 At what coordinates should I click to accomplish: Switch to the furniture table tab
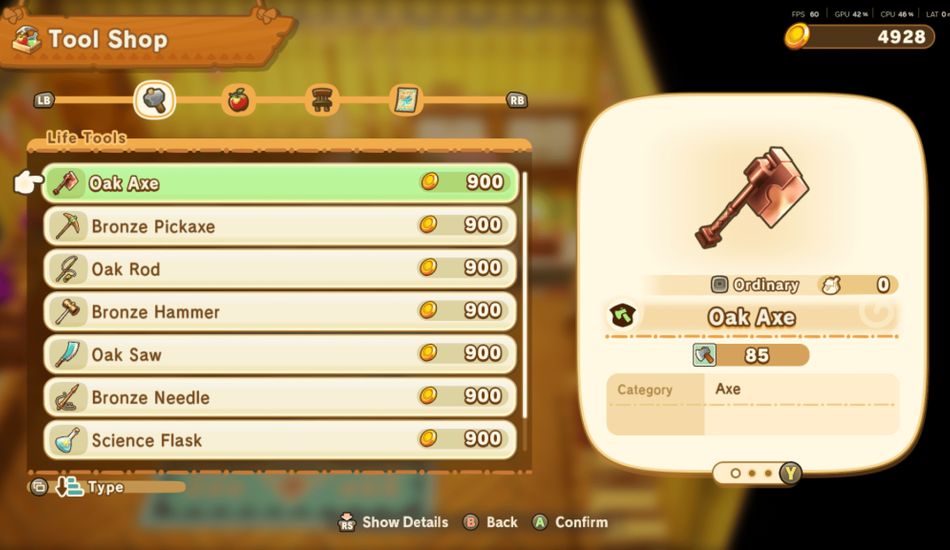point(322,99)
